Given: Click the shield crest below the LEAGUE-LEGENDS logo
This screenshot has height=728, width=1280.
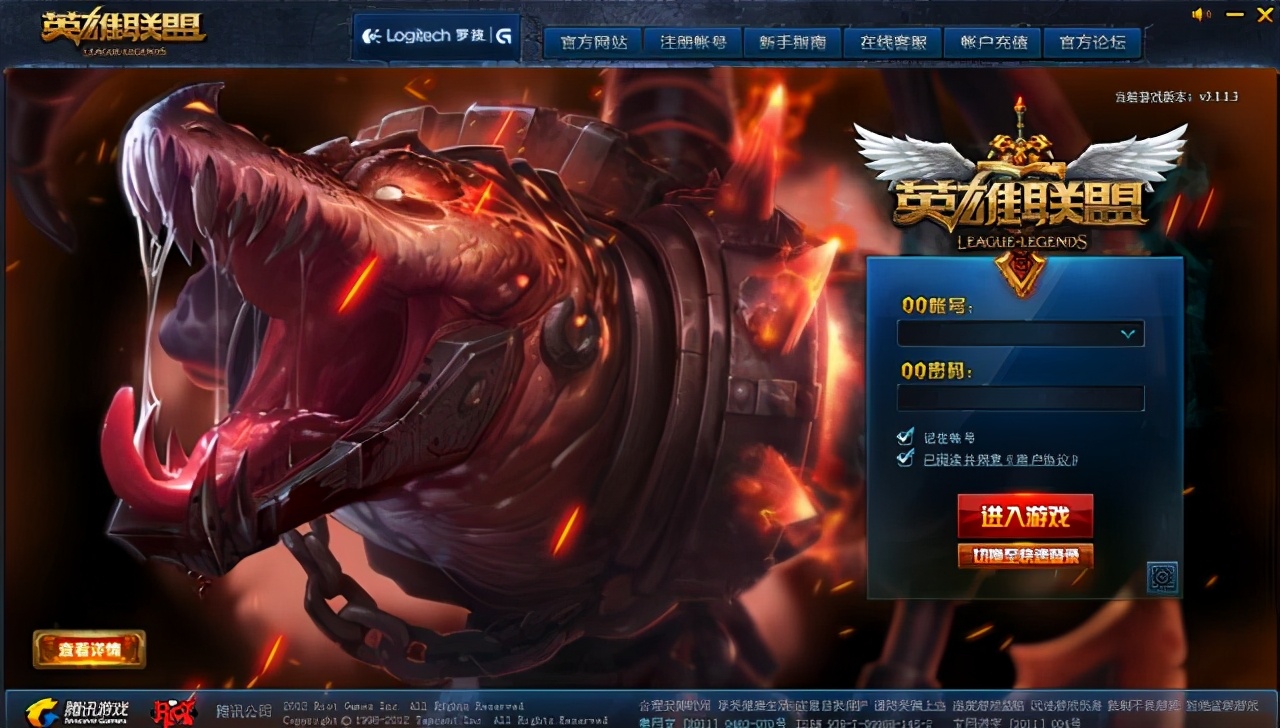Looking at the screenshot, I should pyautogui.click(x=1019, y=272).
